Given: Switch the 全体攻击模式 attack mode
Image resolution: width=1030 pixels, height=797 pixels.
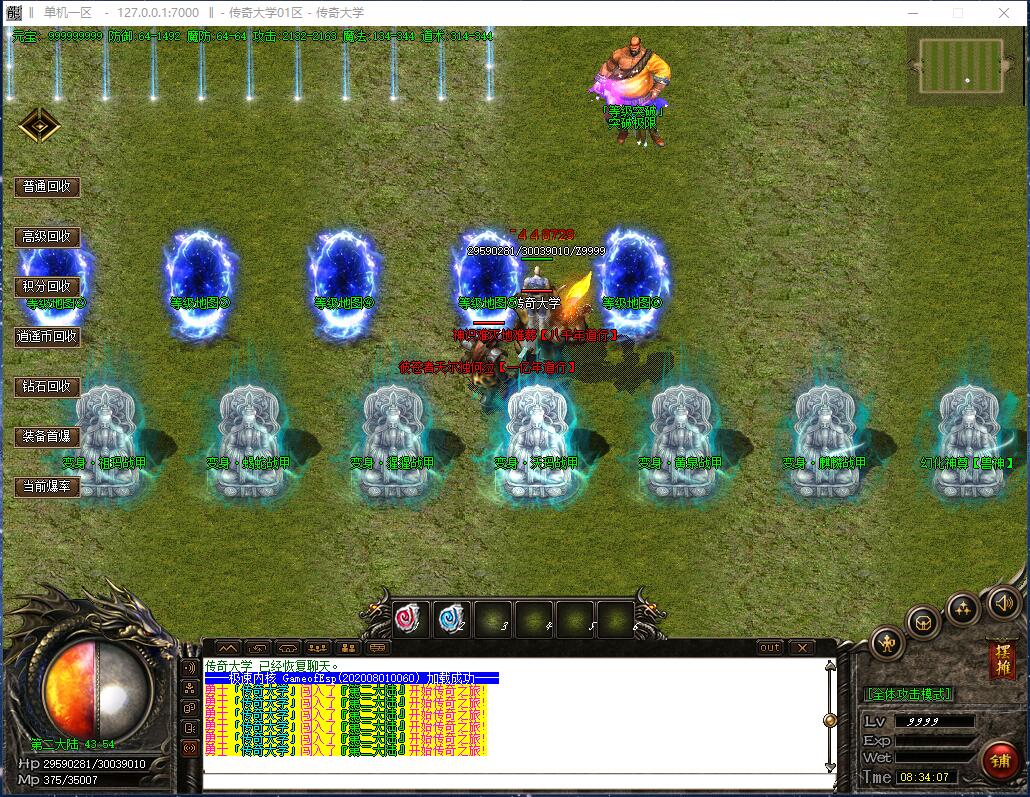Looking at the screenshot, I should pyautogui.click(x=908, y=694).
